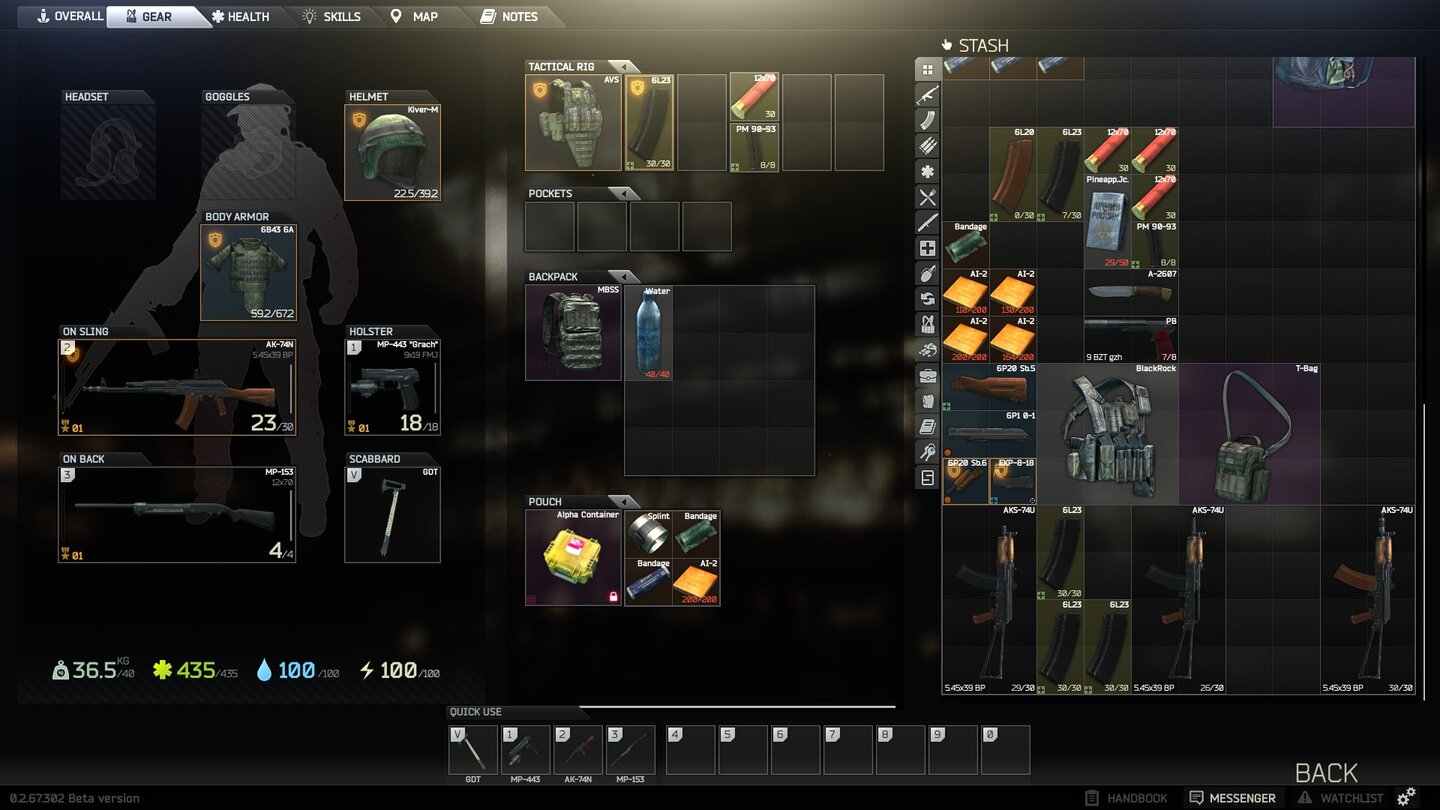
Task: Select the armor vest filter icon
Action: click(927, 400)
